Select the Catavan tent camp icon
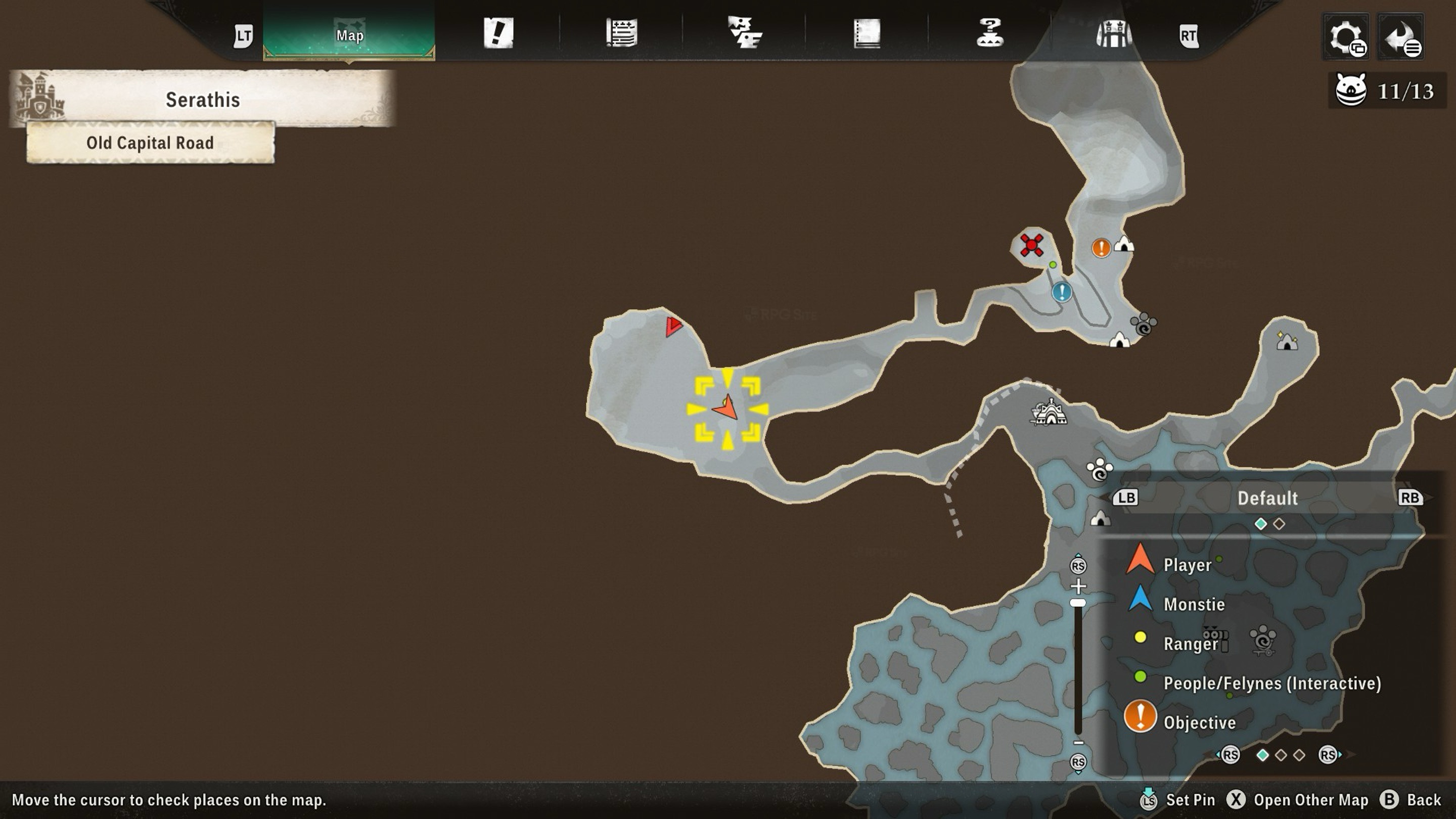The height and width of the screenshot is (819, 1456). (1049, 413)
